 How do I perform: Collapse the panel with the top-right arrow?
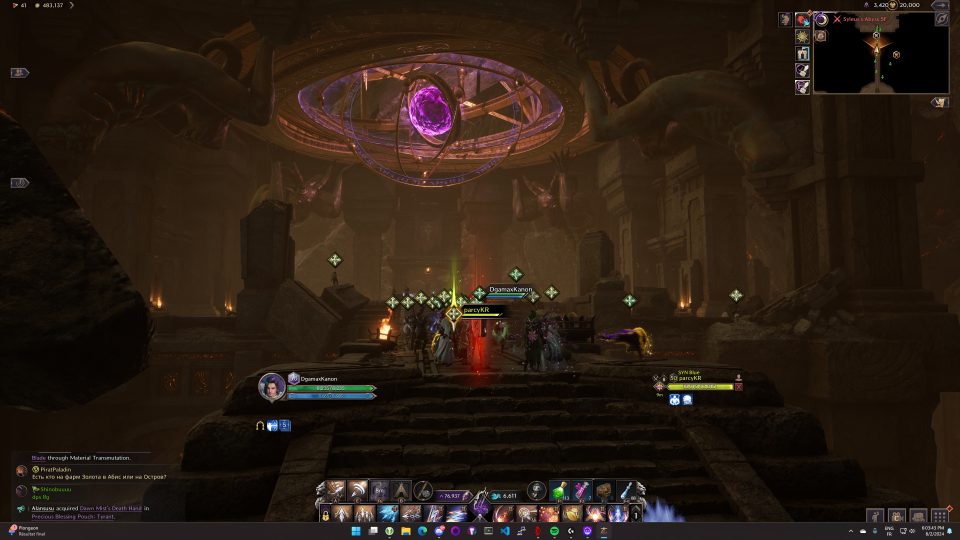(940, 5)
